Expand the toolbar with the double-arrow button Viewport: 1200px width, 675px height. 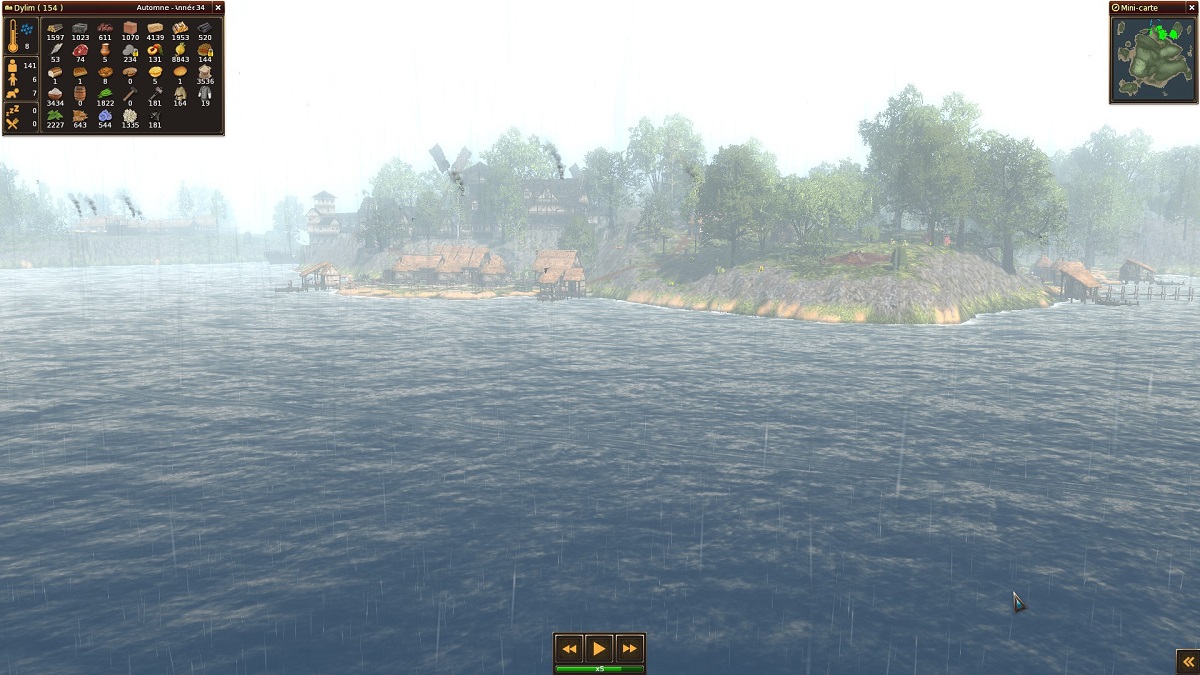[x=1187, y=662]
